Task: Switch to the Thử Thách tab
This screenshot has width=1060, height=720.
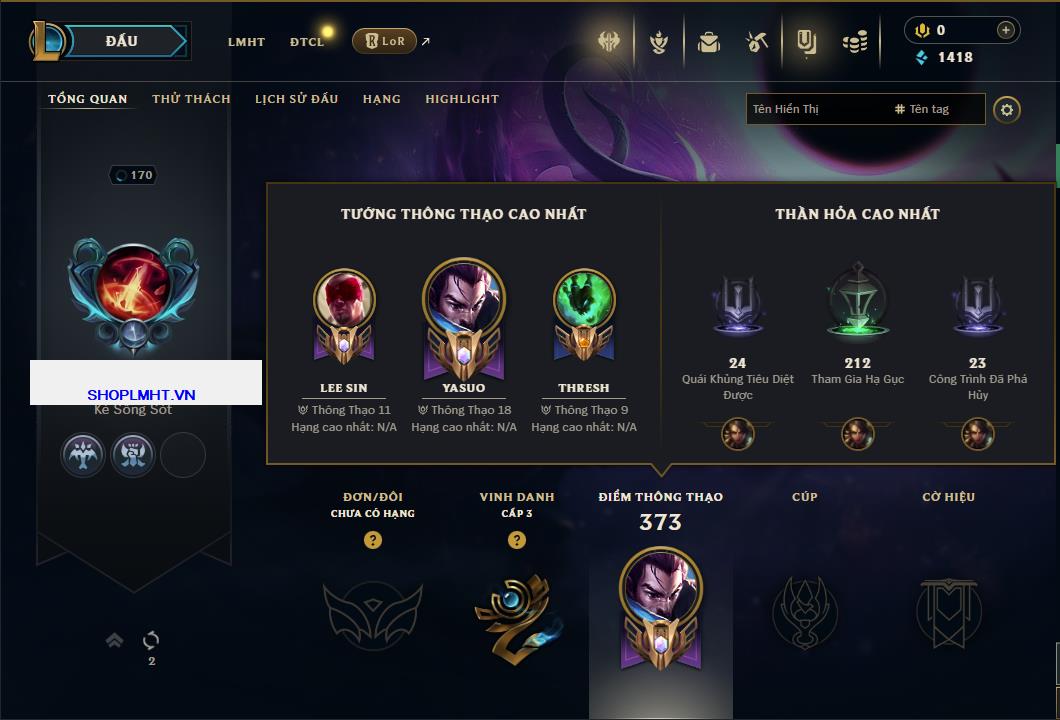Action: click(191, 99)
